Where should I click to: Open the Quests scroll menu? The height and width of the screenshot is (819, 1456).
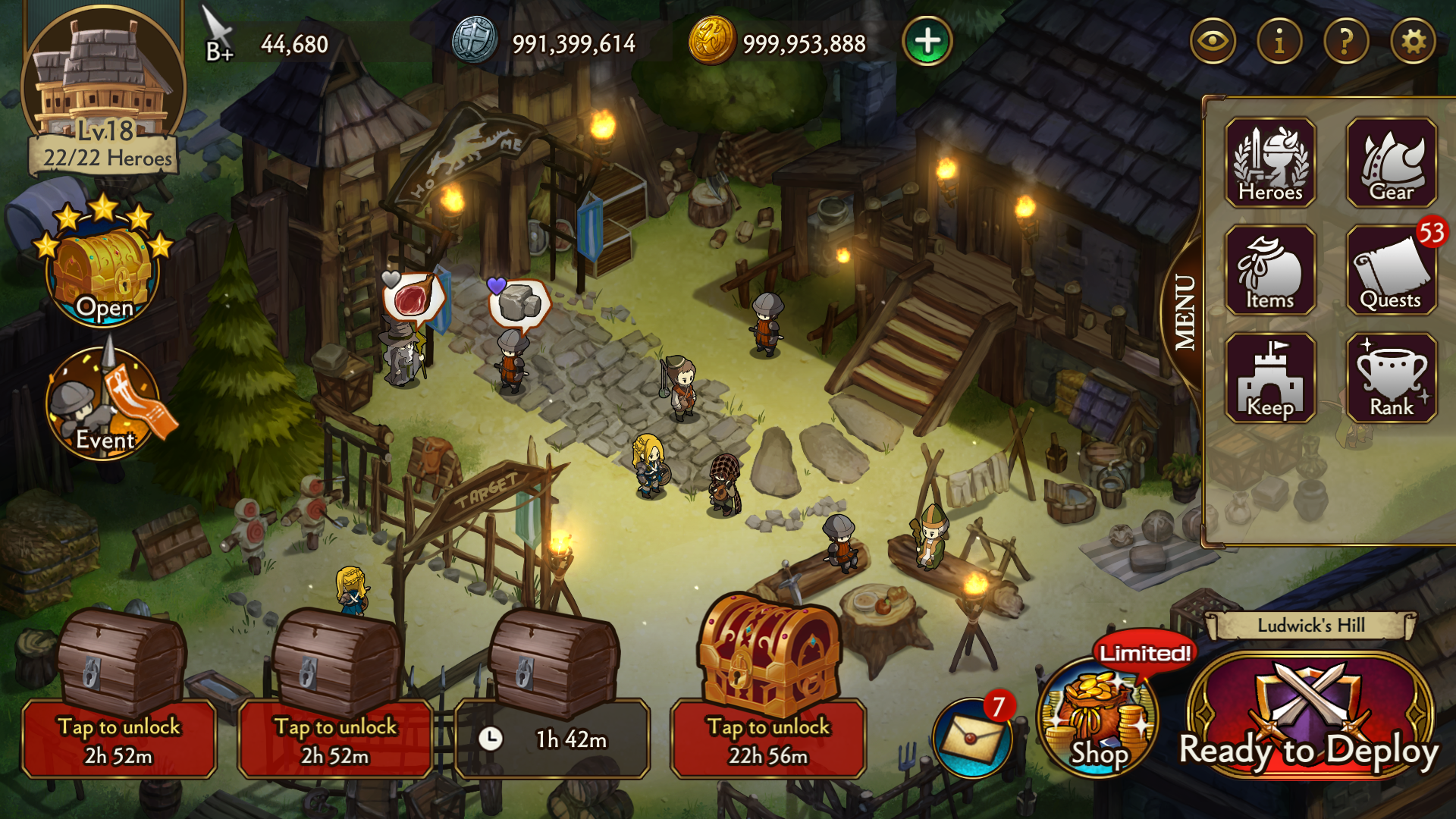1392,271
